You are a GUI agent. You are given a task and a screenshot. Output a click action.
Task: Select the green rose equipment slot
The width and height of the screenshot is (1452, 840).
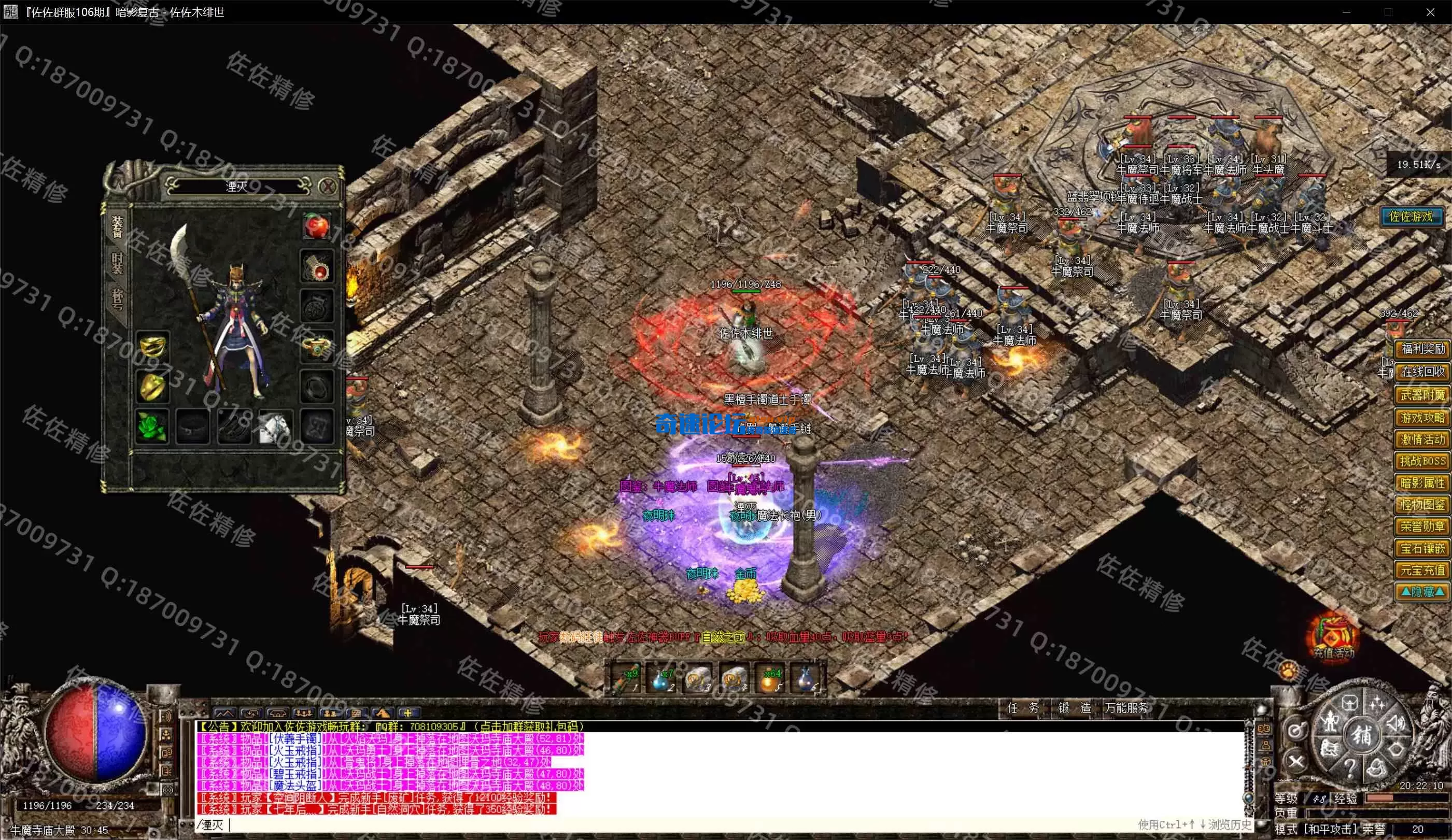(x=152, y=427)
